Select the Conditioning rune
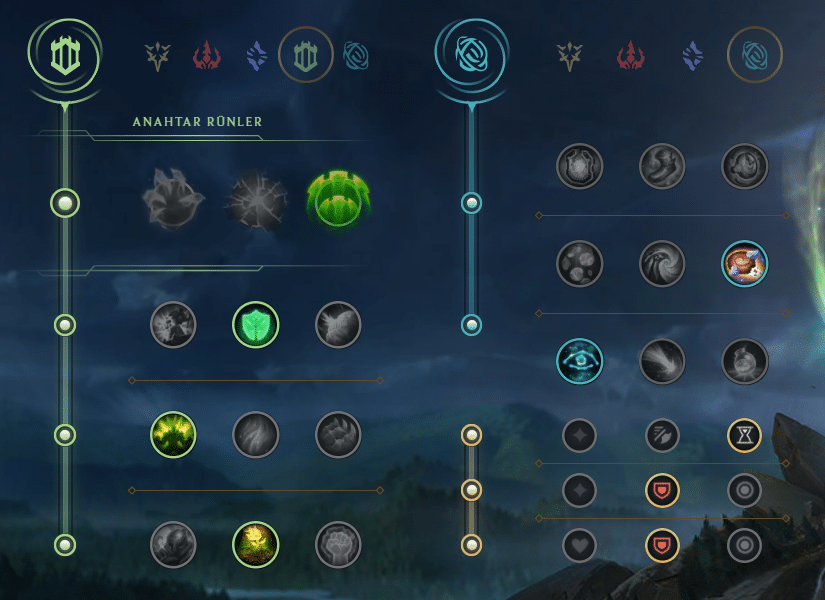 [173, 434]
